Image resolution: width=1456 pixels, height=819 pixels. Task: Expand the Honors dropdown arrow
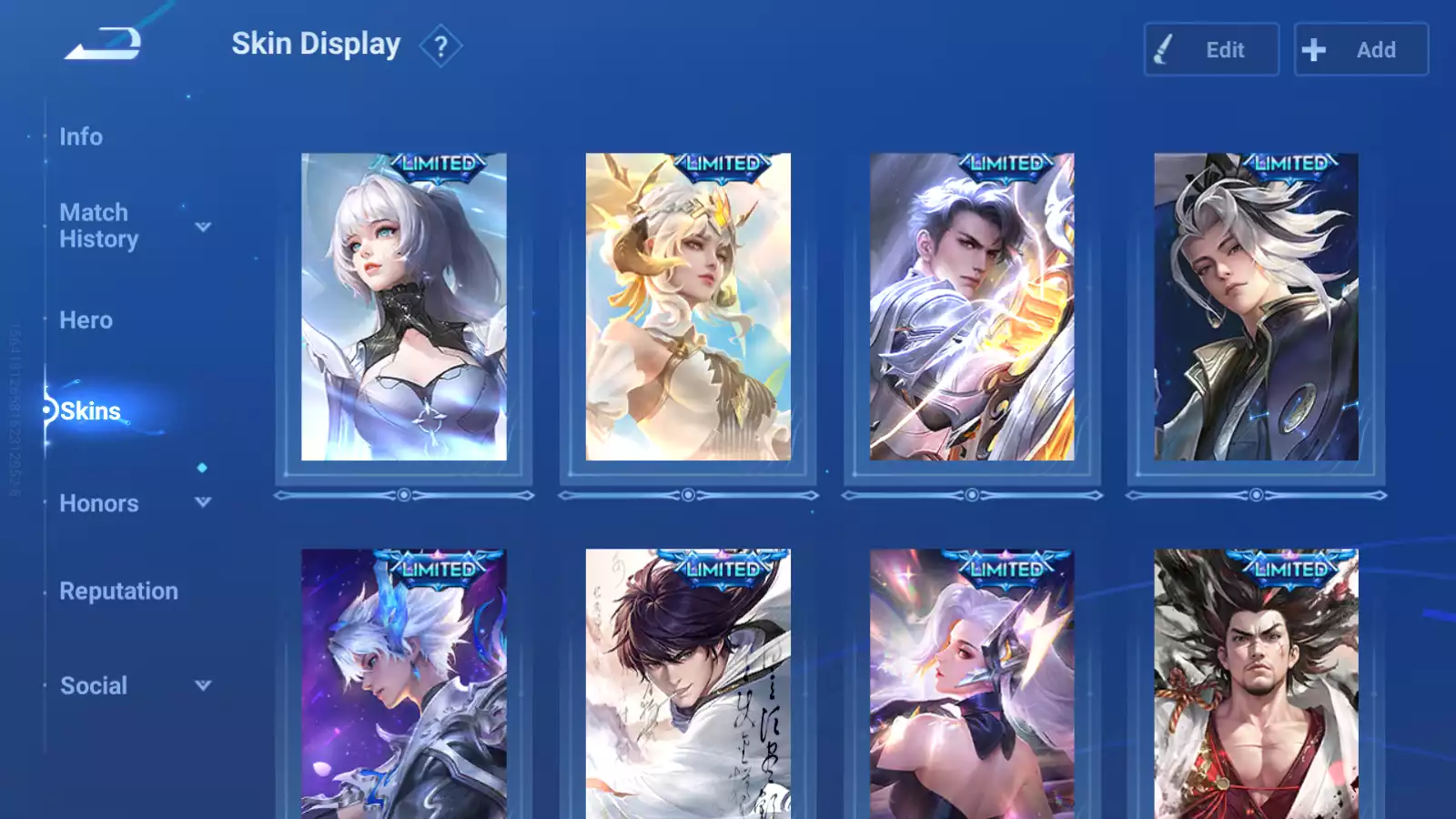(203, 502)
